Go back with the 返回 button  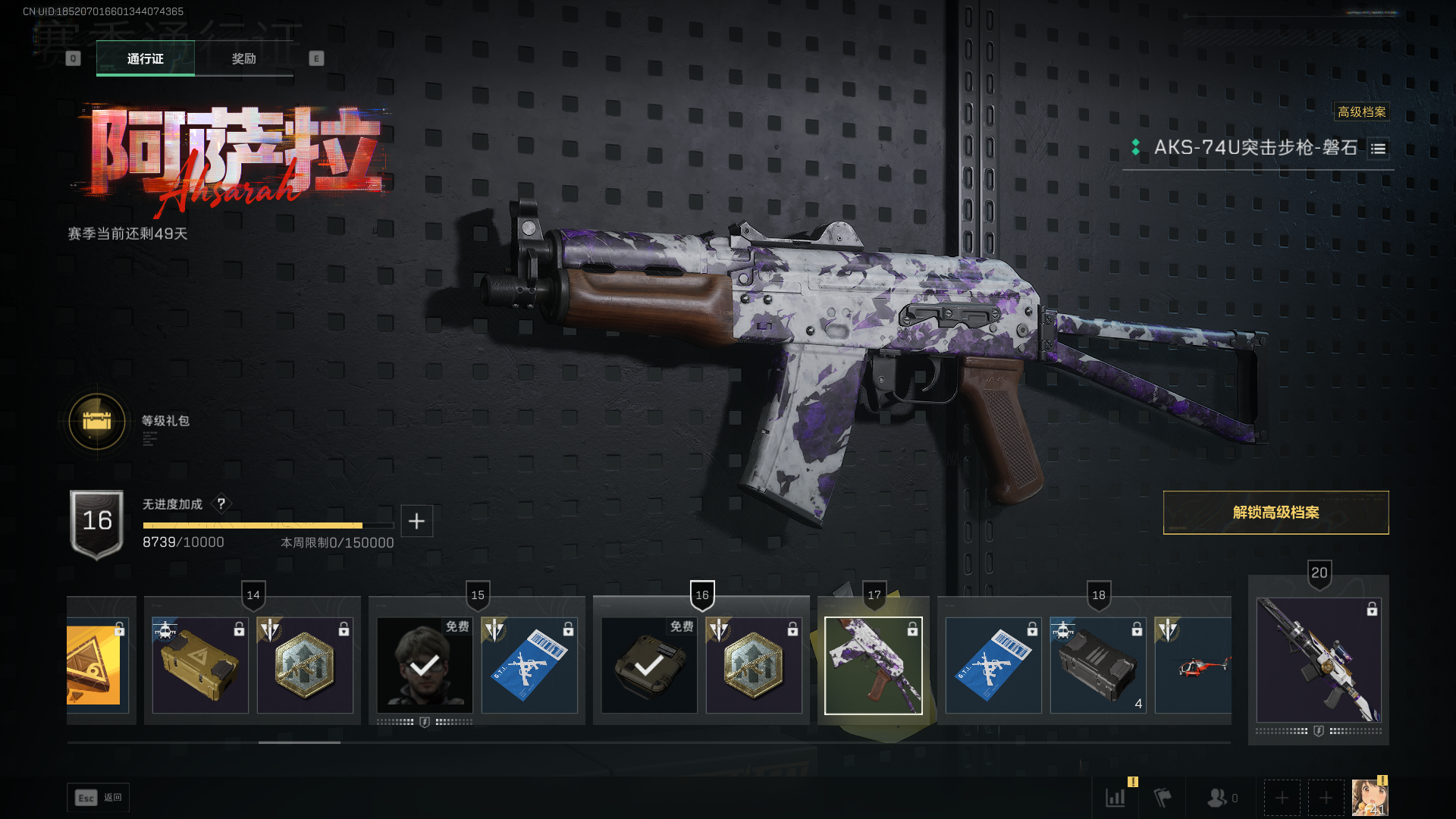[x=99, y=798]
